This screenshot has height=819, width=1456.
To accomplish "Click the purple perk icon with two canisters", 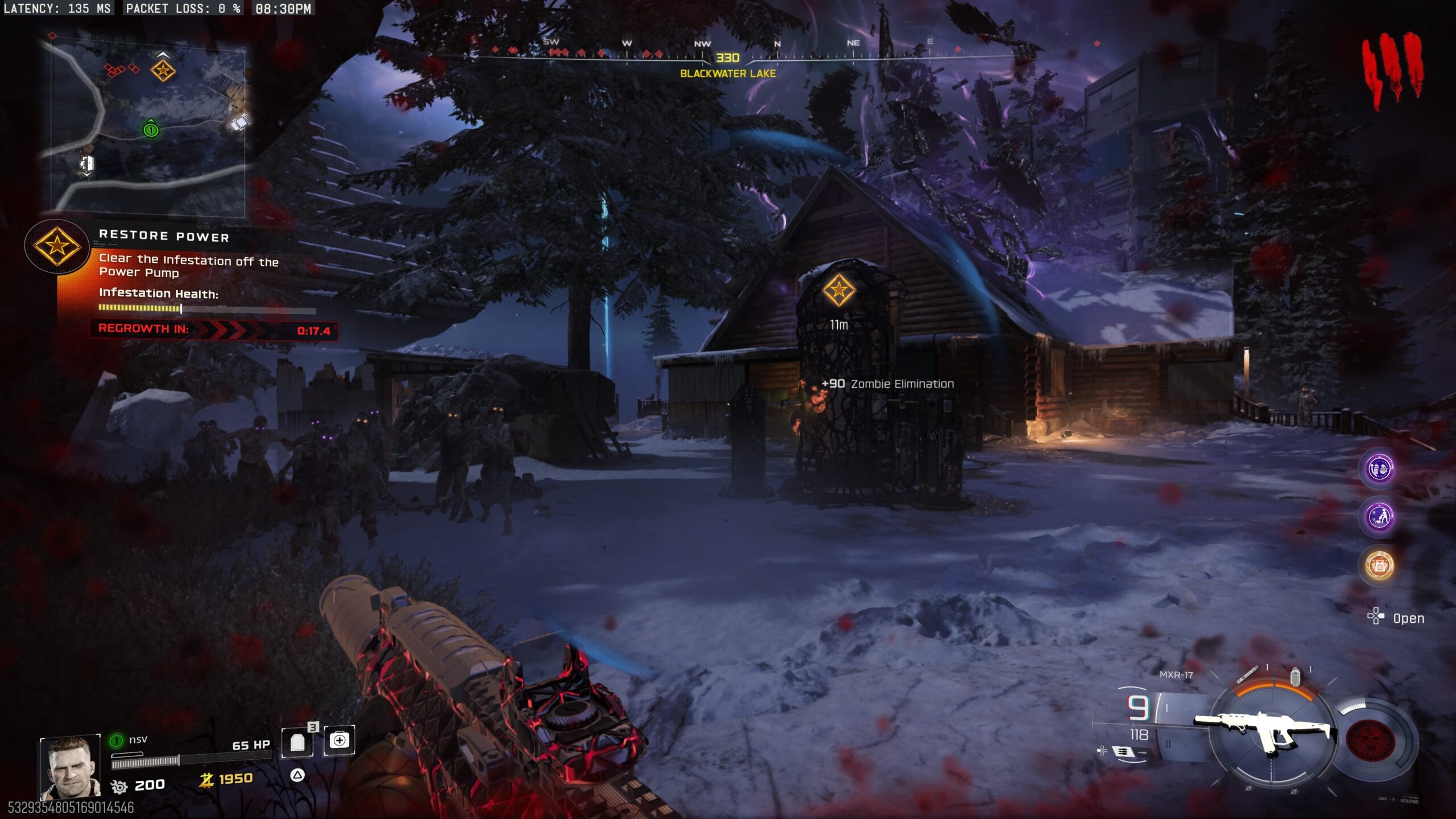I will 1380,469.
